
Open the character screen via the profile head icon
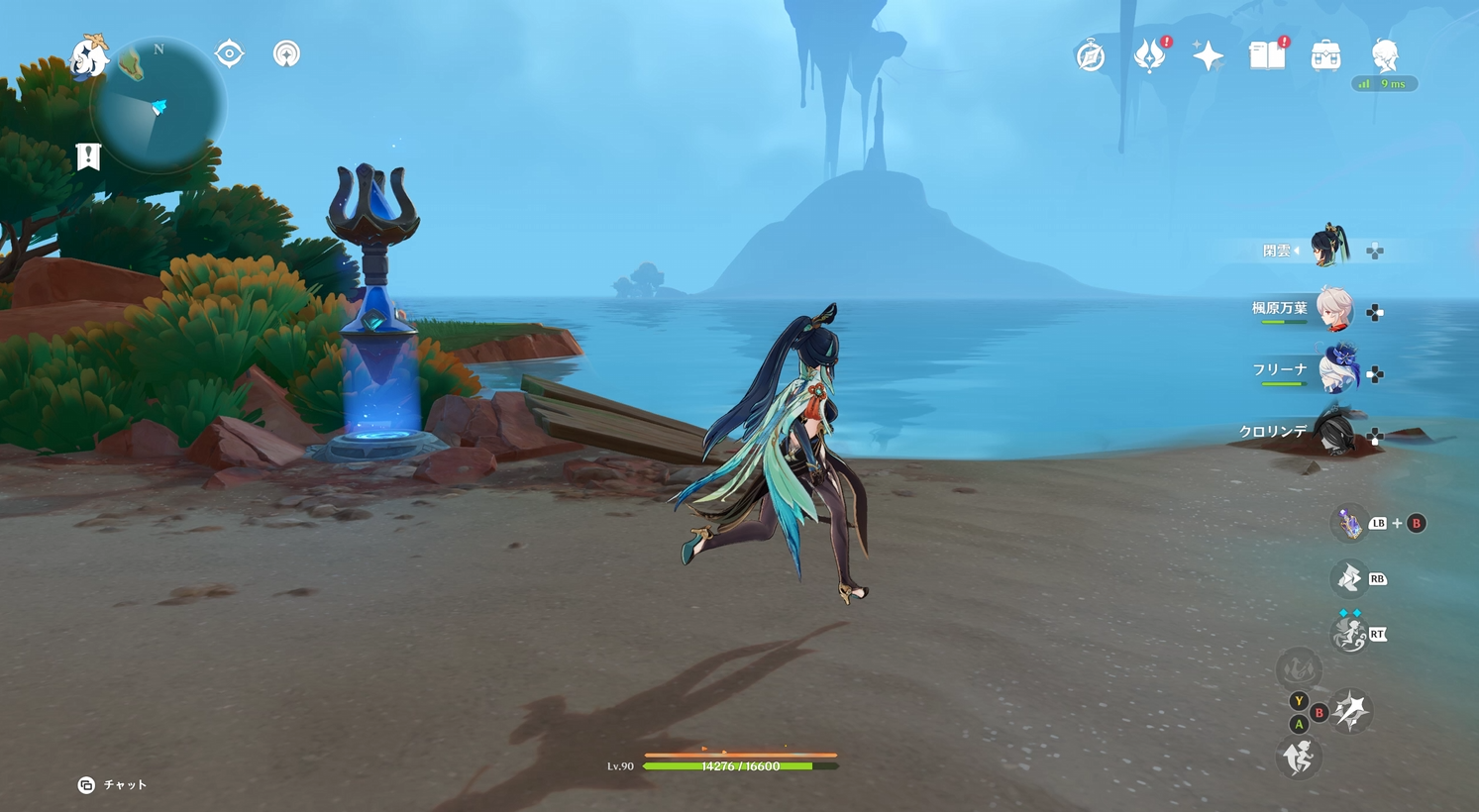coord(1386,56)
